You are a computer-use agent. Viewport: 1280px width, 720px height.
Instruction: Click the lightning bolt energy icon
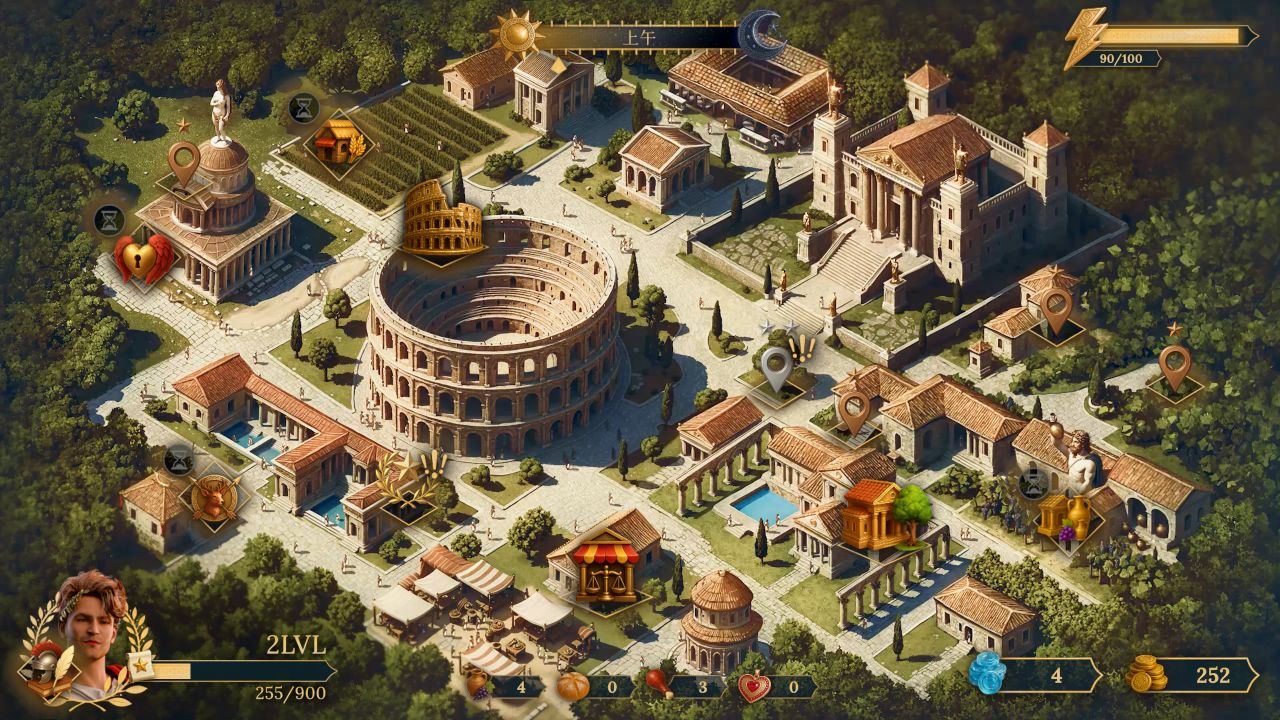(1085, 37)
